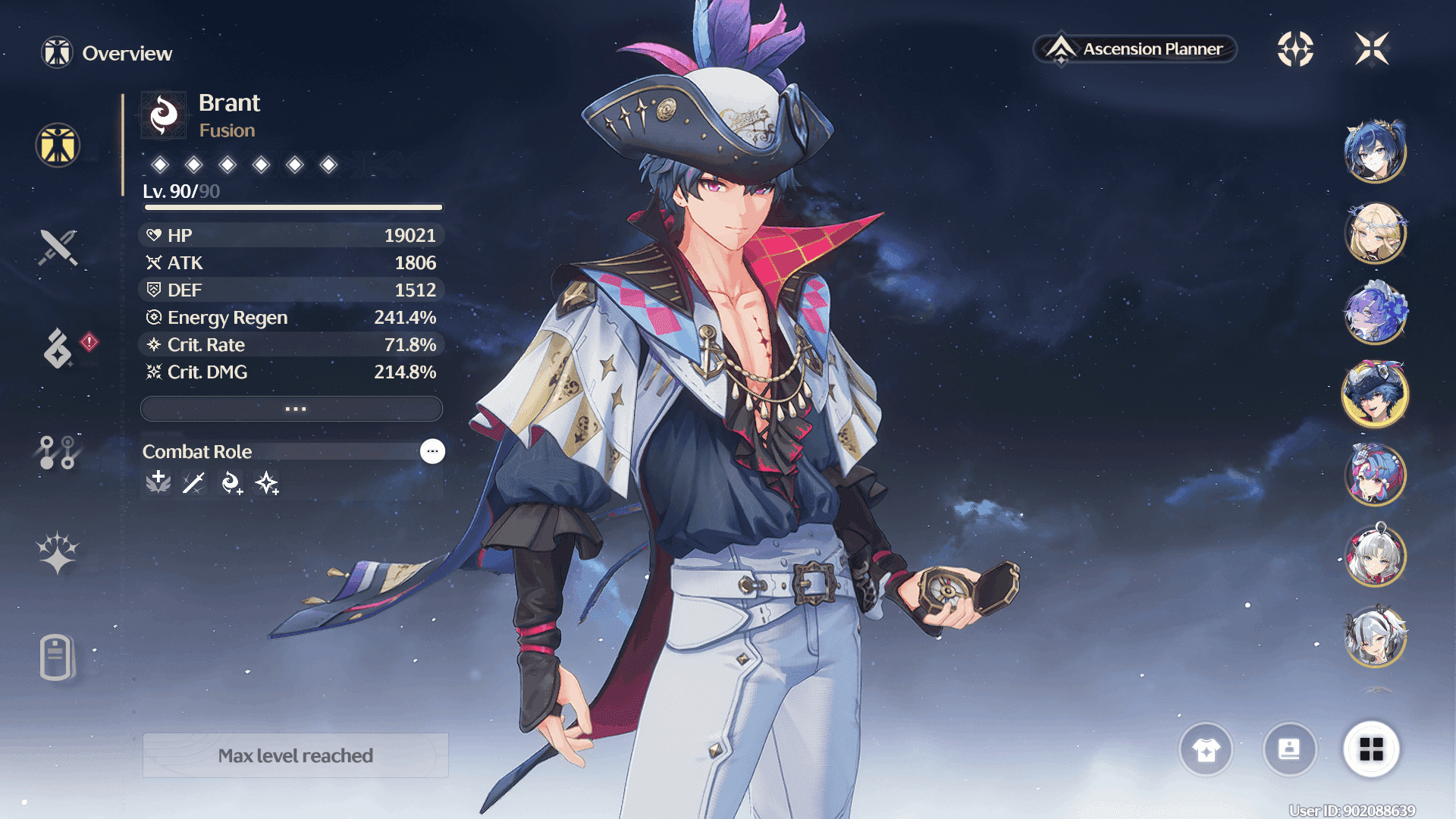Select Brant's highlighted portrait in roster
The height and width of the screenshot is (819, 1456).
1375,394
